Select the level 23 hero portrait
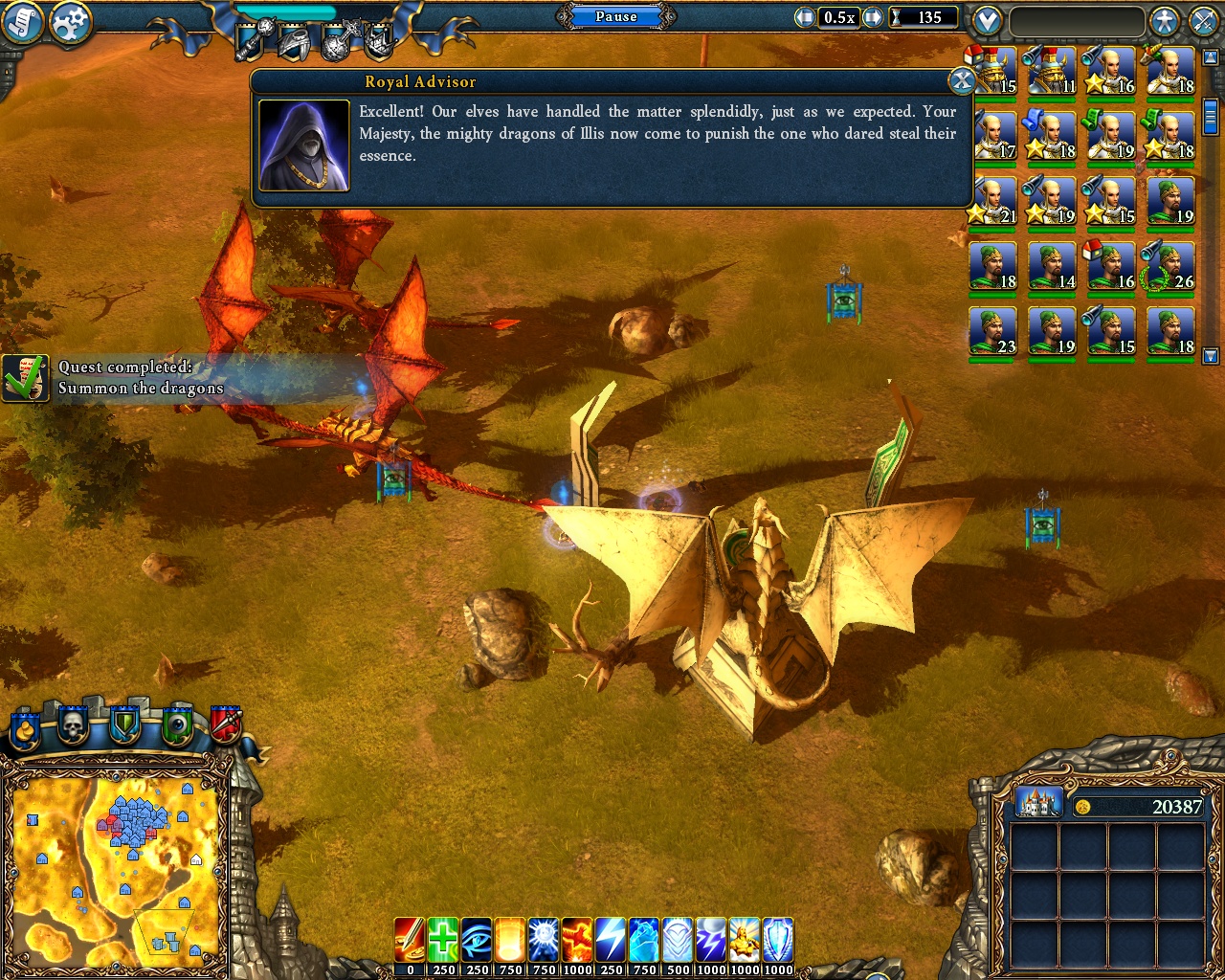Viewport: 1225px width, 980px height. pyautogui.click(x=992, y=331)
